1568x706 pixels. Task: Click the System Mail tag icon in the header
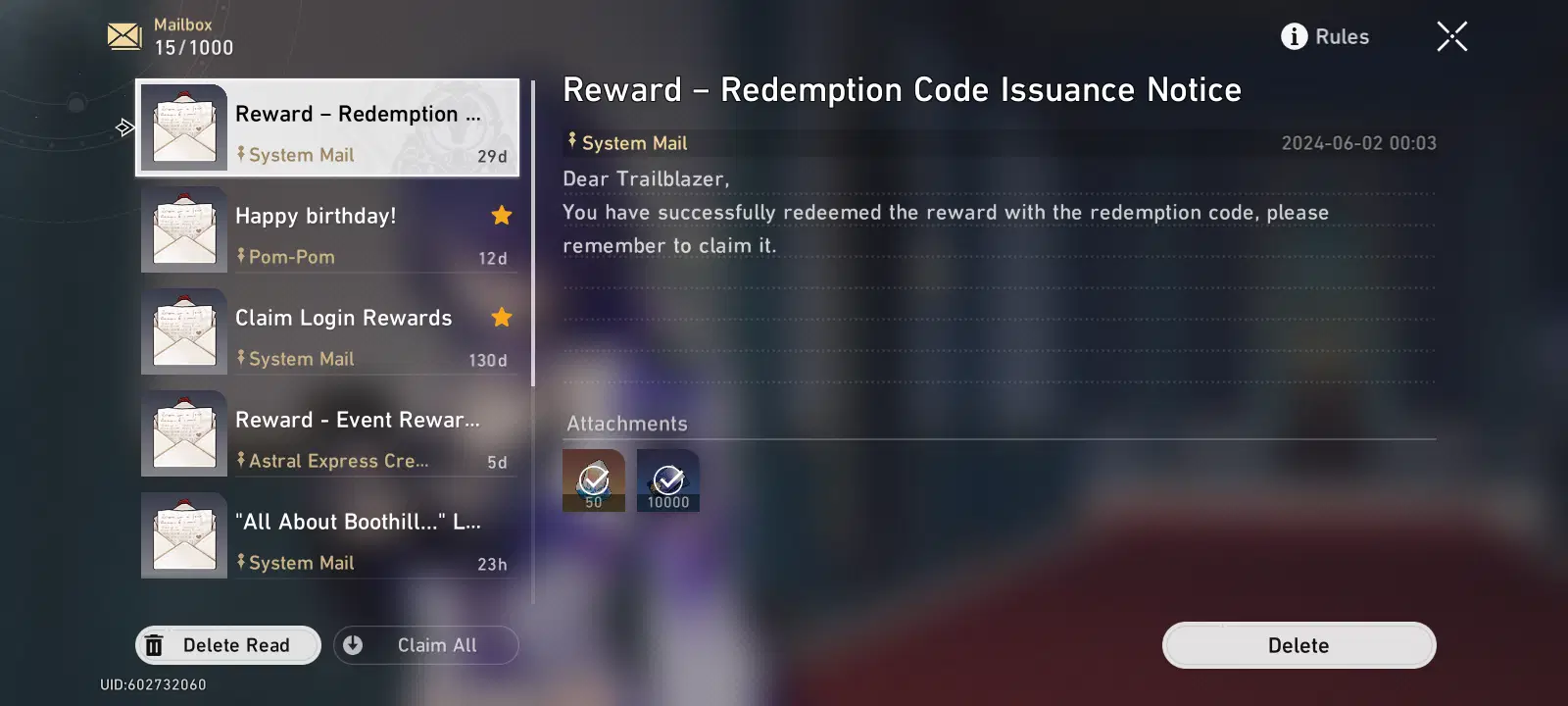pos(572,142)
